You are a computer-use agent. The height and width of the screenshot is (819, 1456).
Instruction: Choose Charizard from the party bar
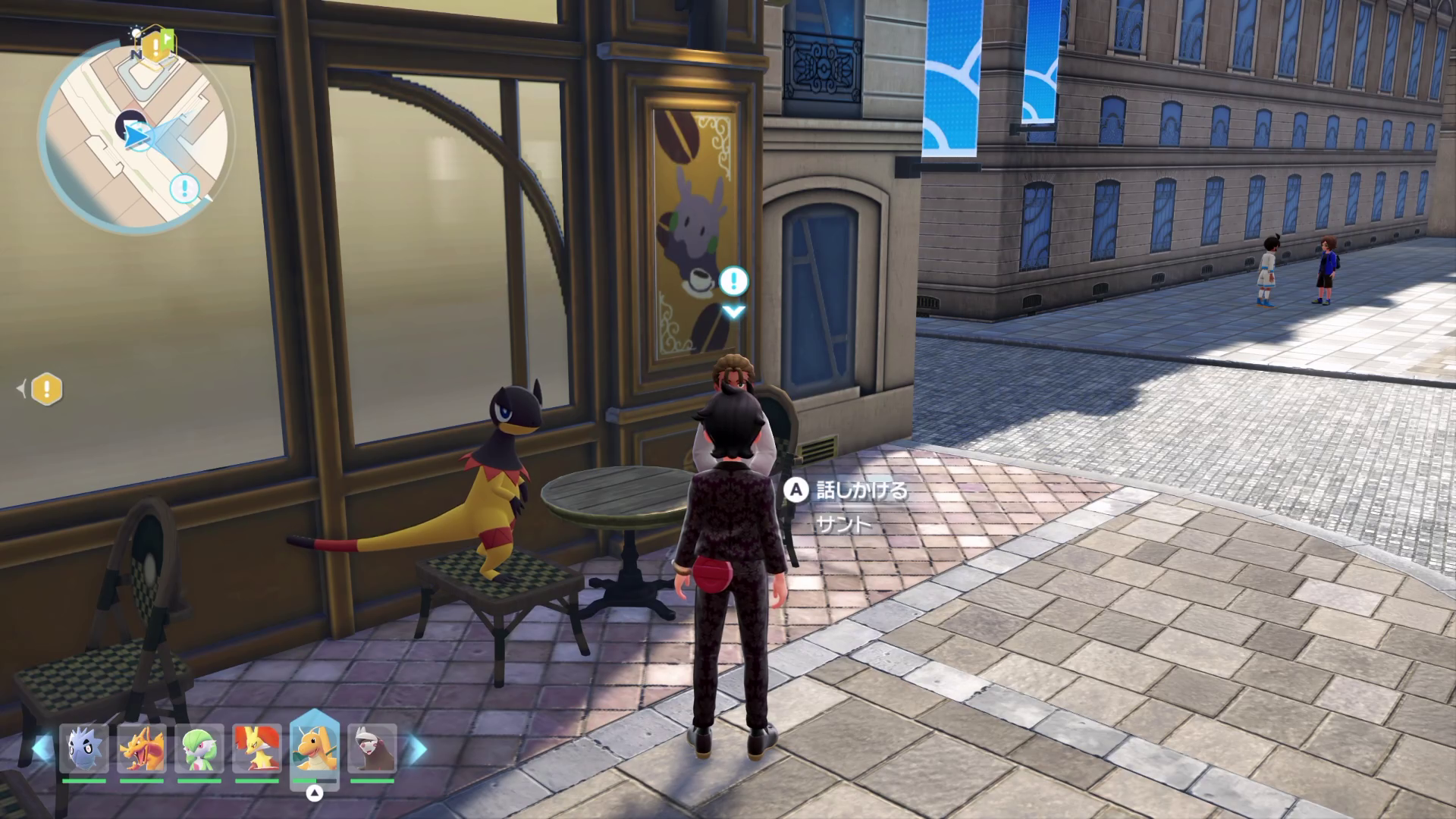(142, 749)
